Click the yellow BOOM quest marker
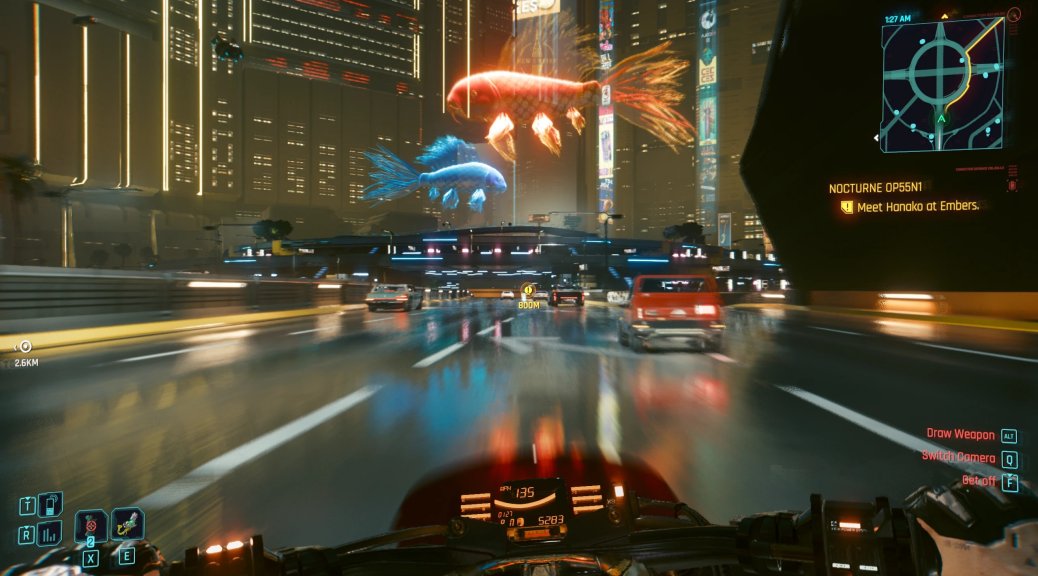This screenshot has width=1038, height=576. coord(529,291)
